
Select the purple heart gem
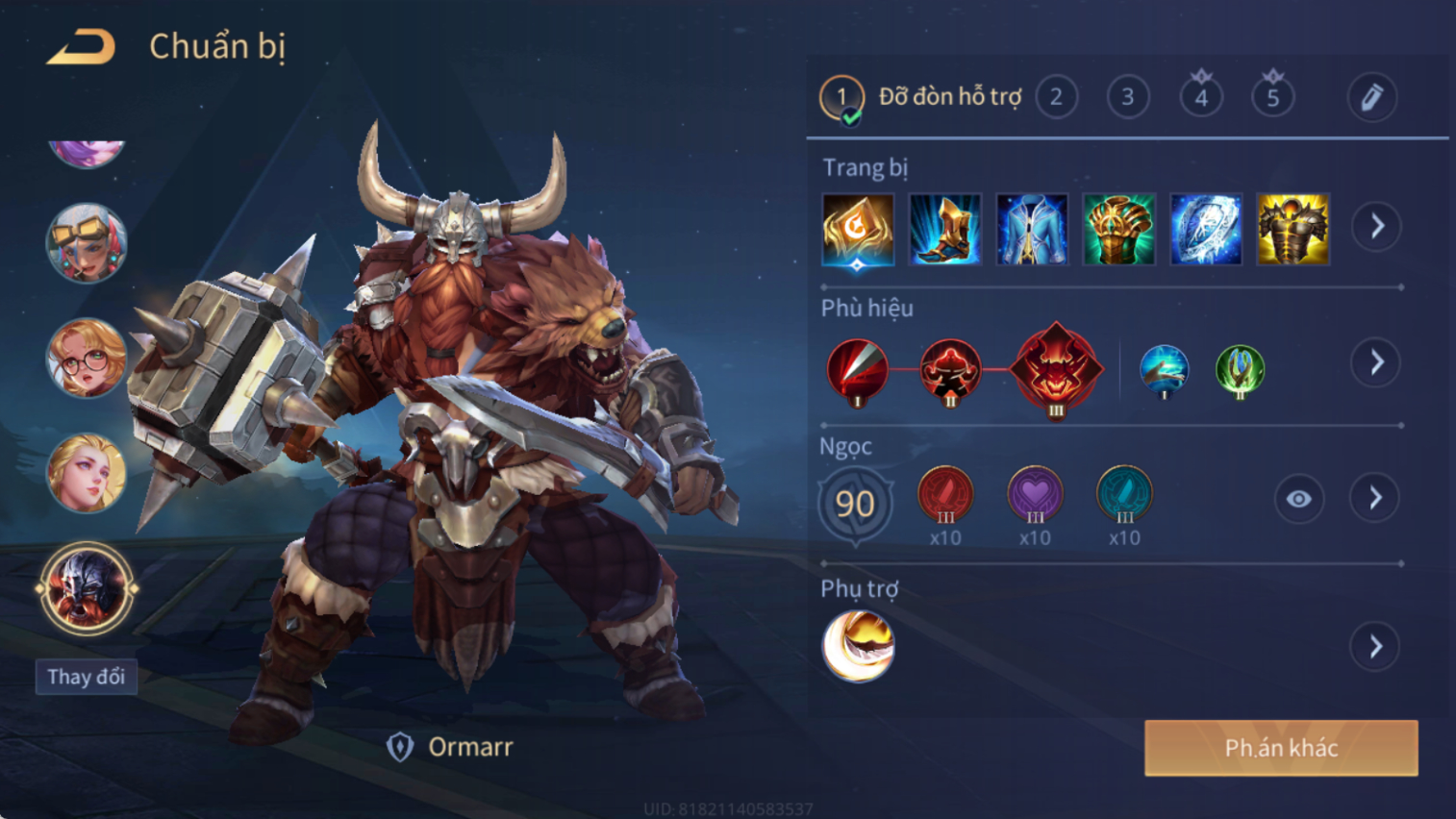[x=1035, y=494]
